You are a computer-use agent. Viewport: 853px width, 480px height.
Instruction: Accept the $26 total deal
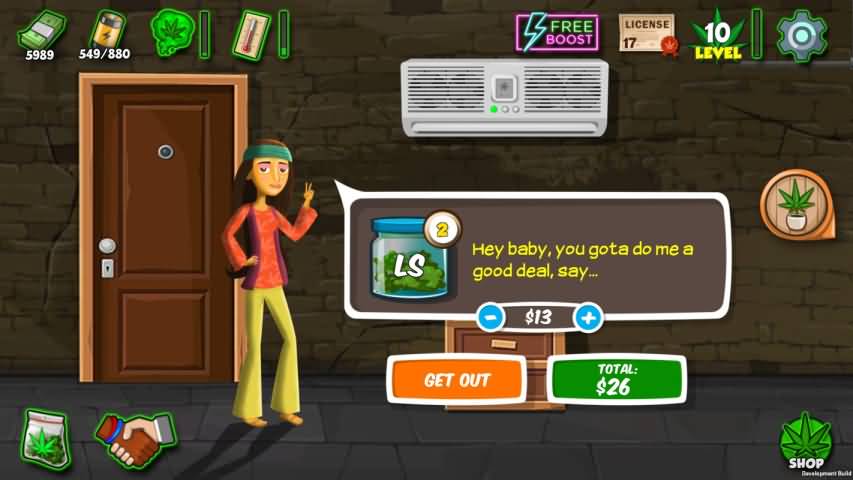[x=615, y=380]
